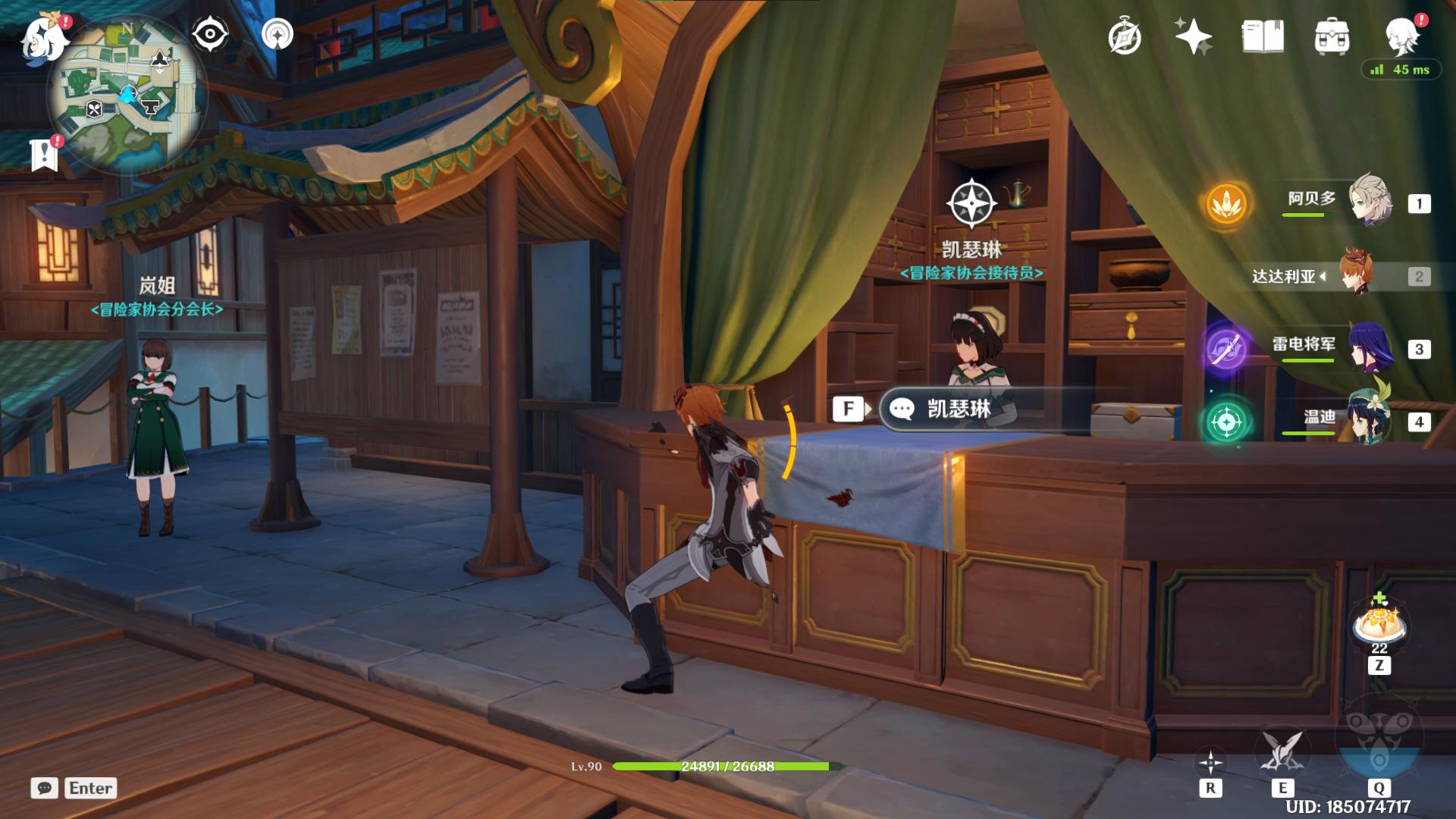
Task: Open the circular minimap
Action: [127, 96]
